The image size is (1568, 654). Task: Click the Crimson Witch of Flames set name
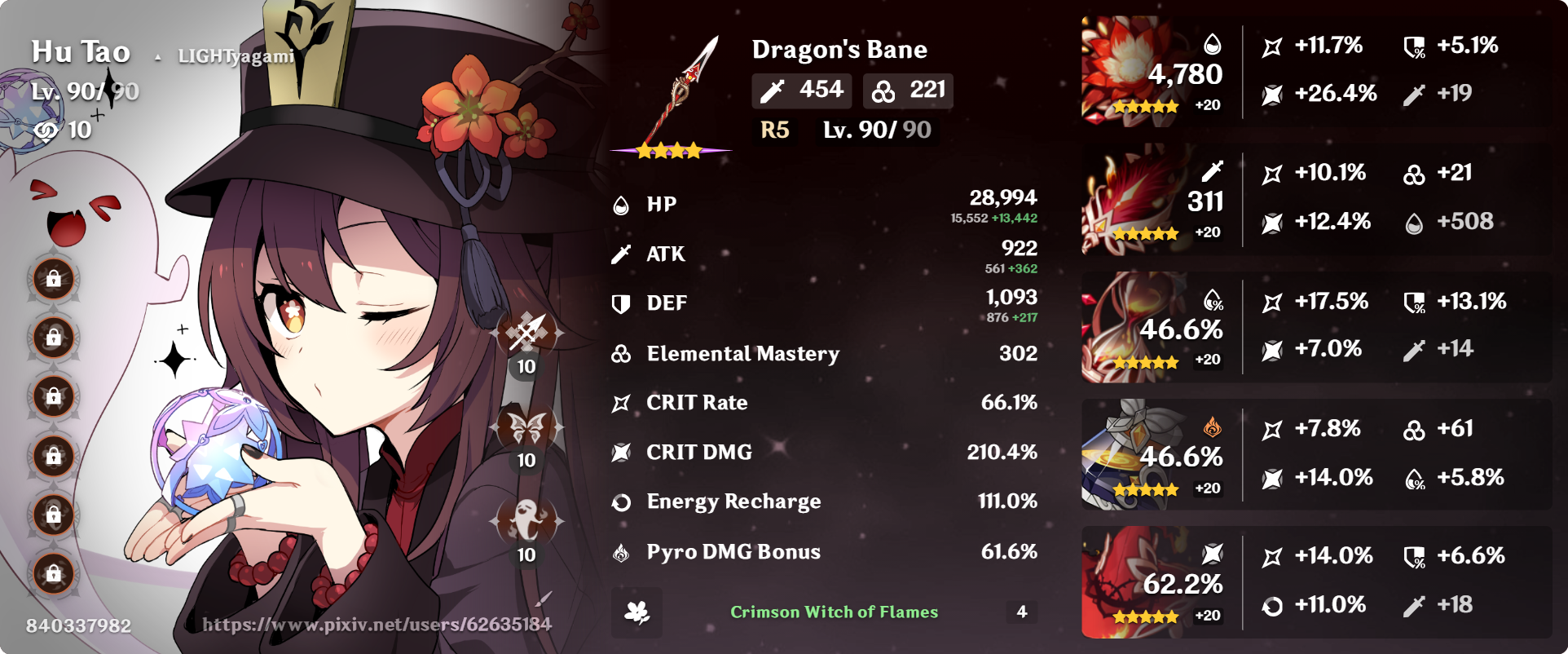835,612
